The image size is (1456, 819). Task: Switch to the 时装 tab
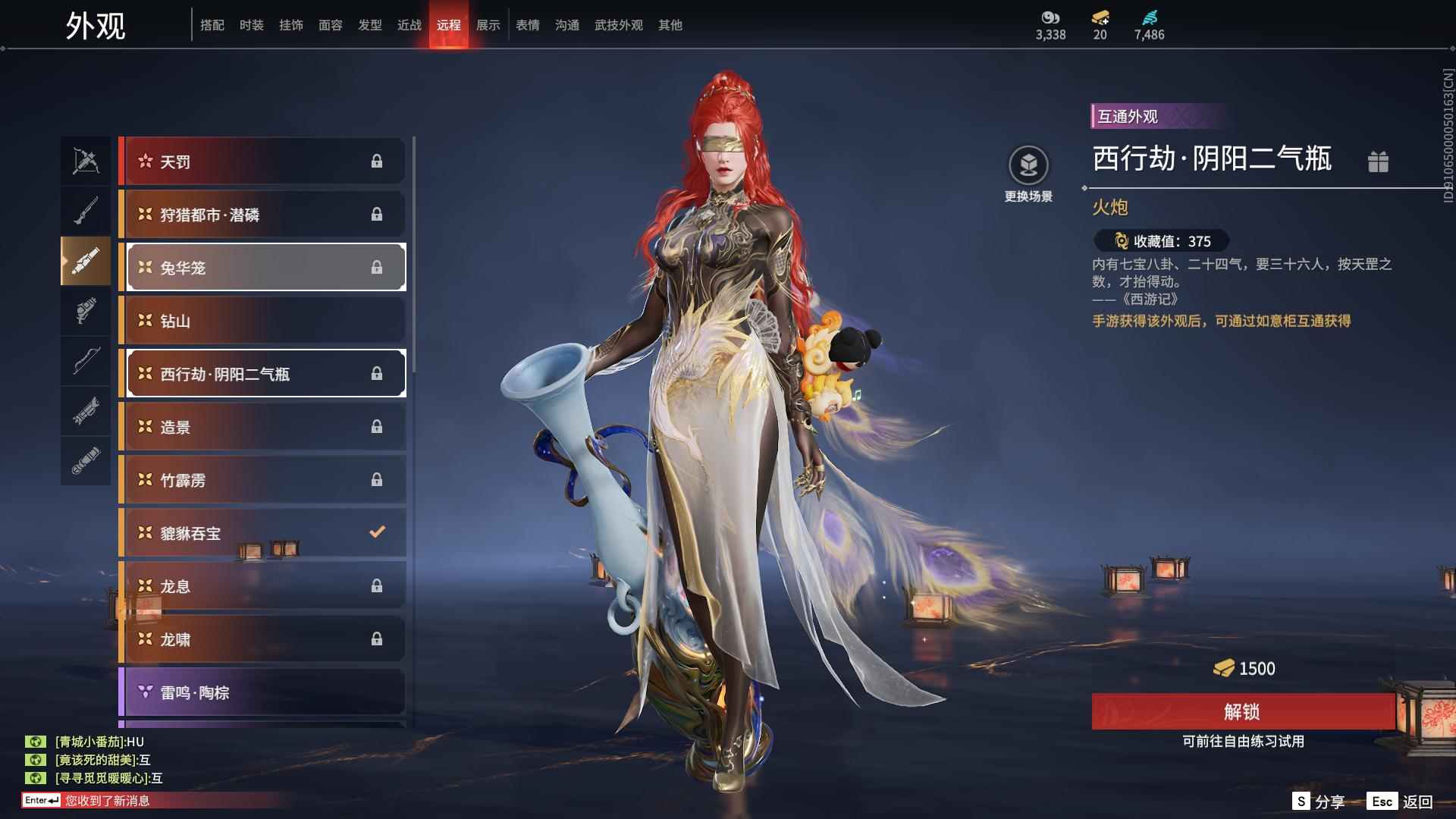(251, 25)
